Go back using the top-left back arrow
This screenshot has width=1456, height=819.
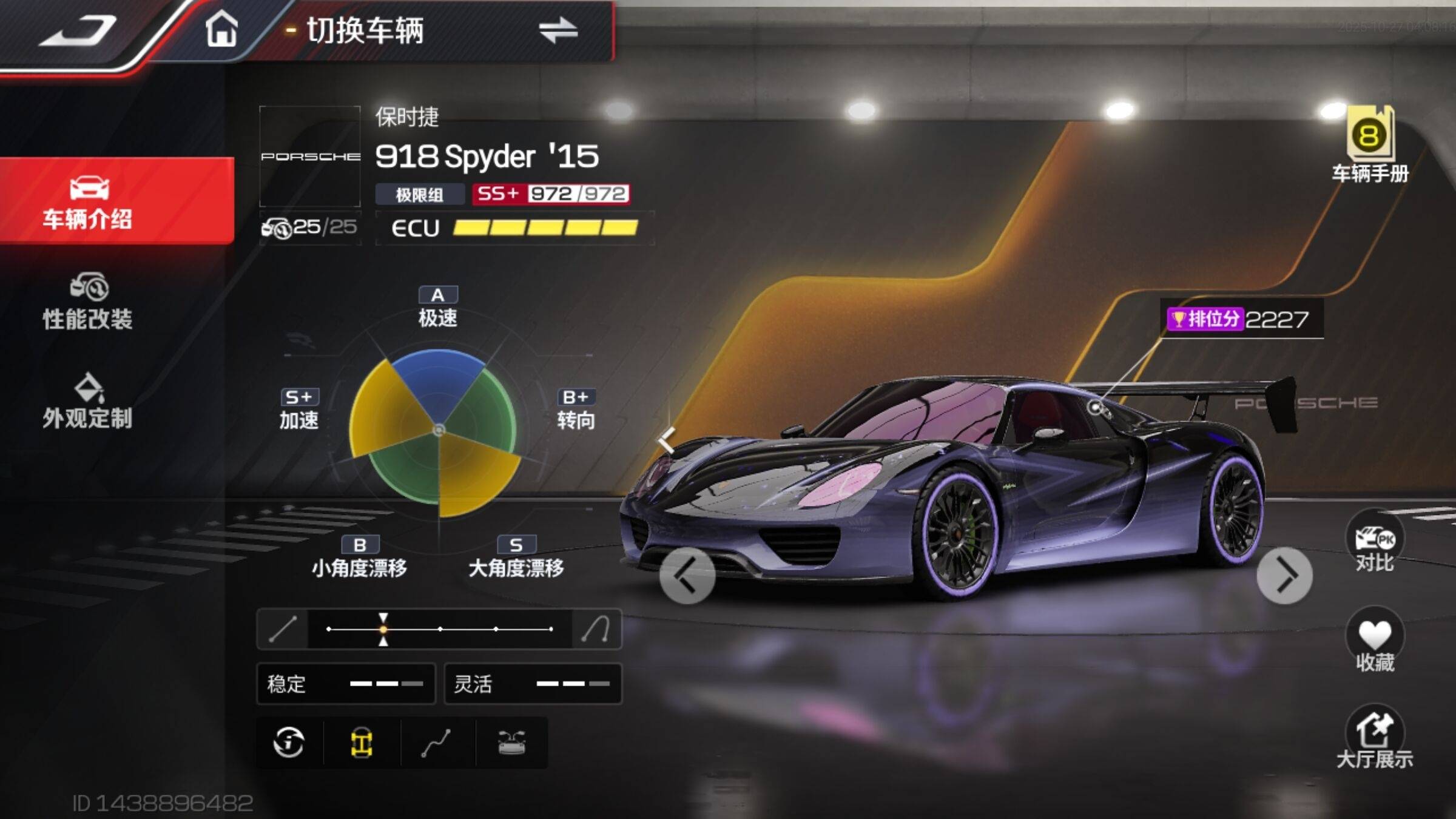tap(79, 30)
